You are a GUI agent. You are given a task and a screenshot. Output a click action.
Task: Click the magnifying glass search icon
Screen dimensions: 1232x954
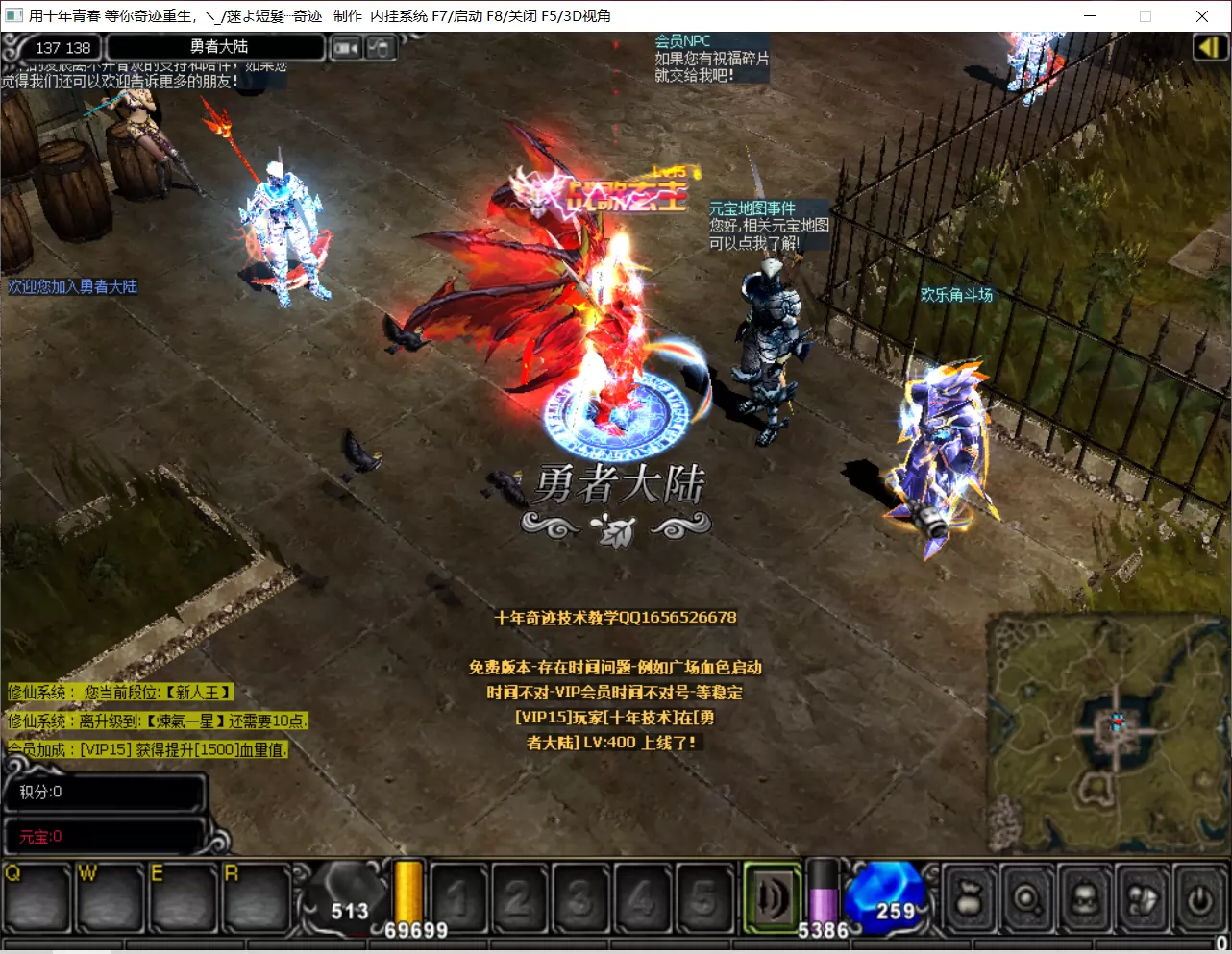(x=1026, y=900)
